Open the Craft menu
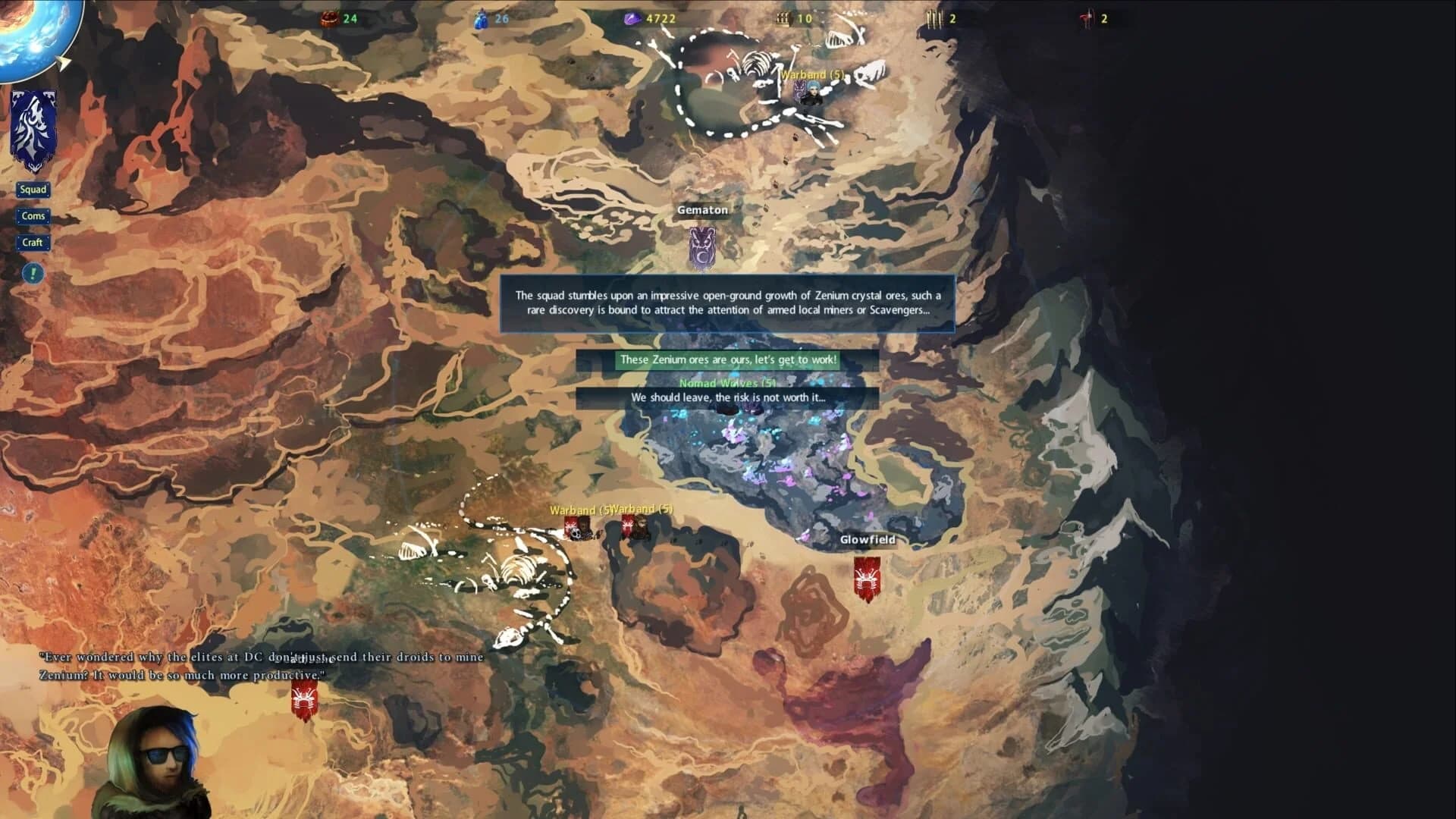Screen dimensions: 1456x819 (33, 243)
